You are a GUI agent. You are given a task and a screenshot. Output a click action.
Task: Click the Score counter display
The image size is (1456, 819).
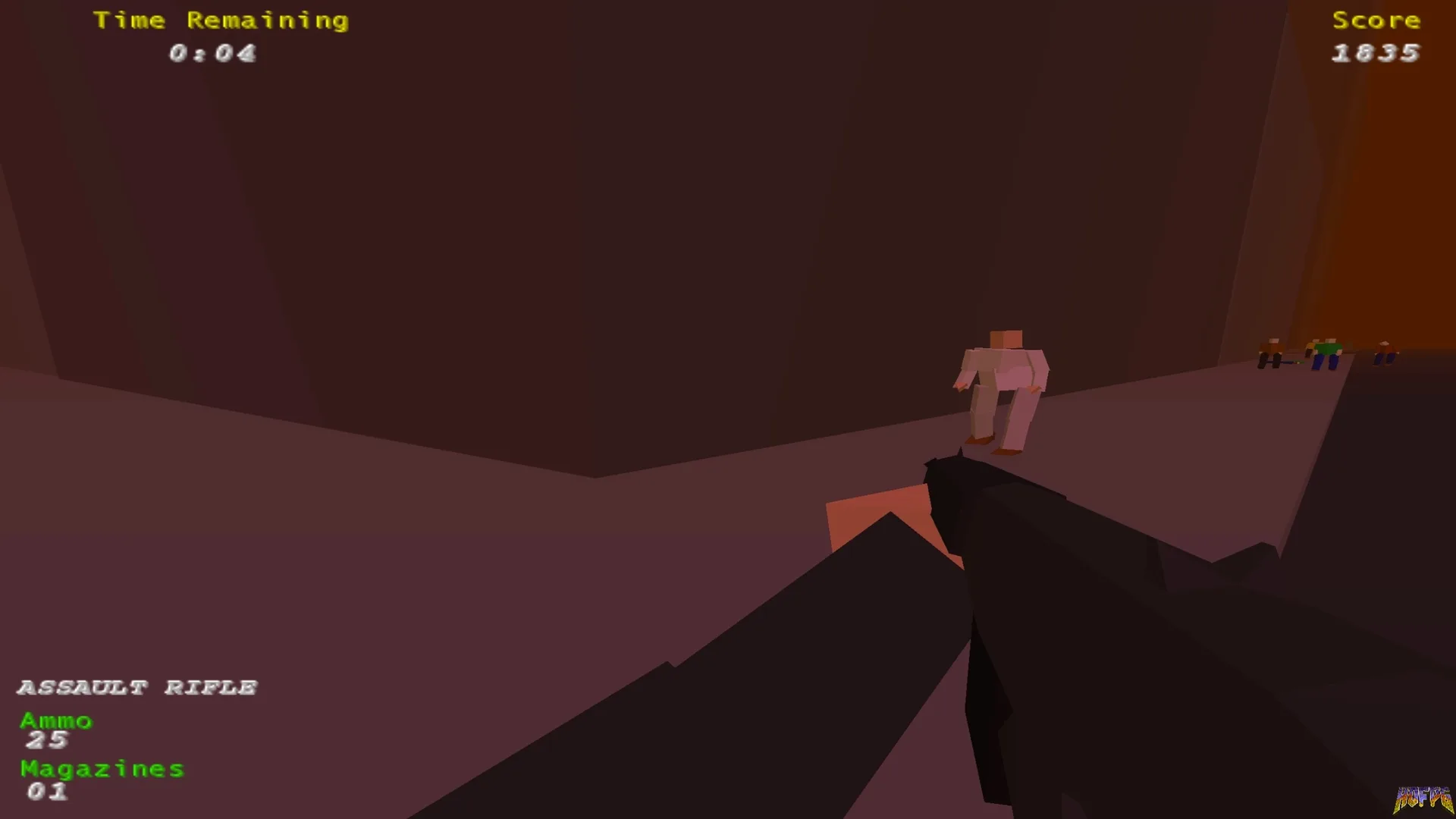coord(1375,52)
